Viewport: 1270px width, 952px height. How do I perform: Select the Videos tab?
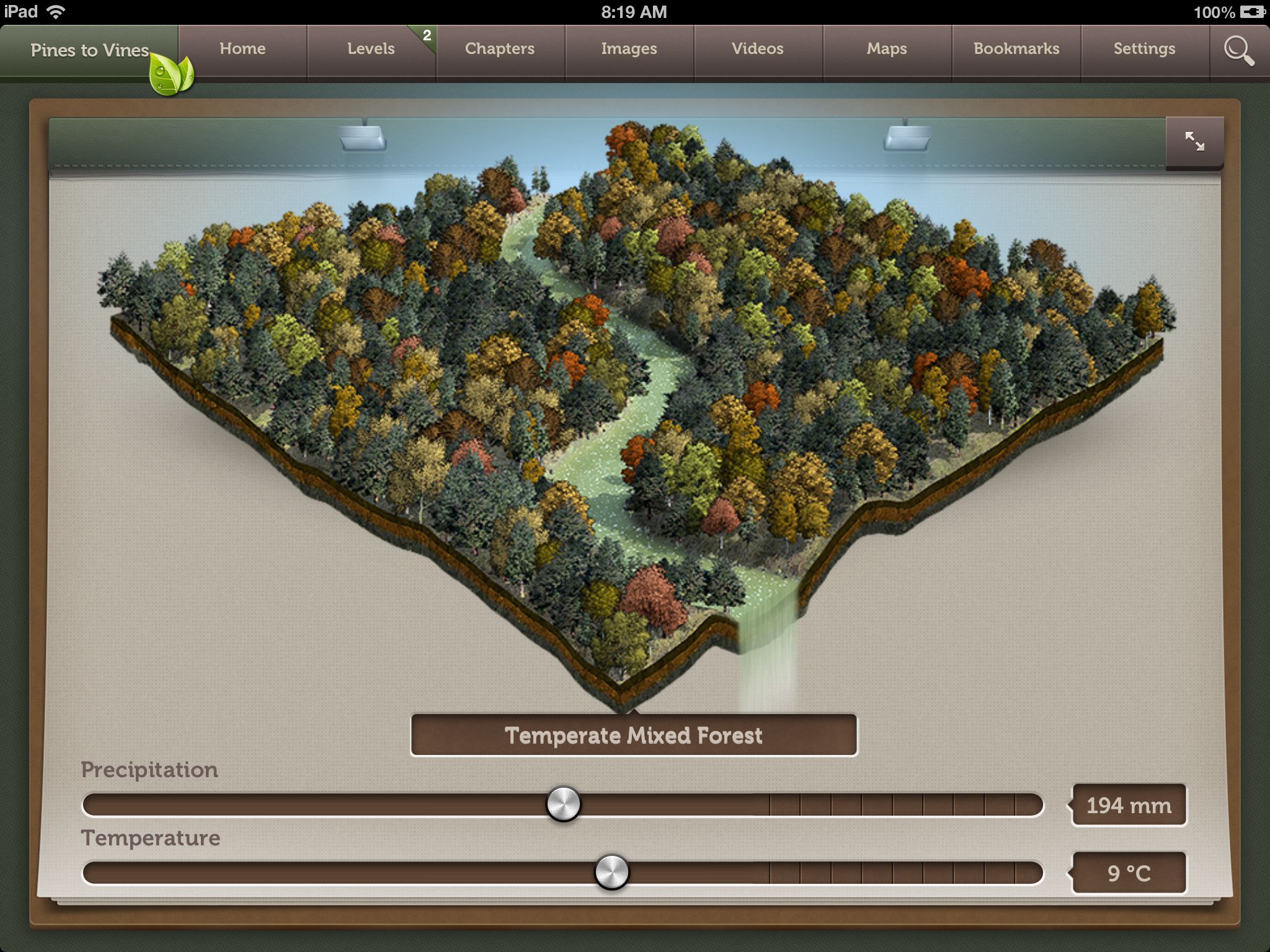click(758, 49)
